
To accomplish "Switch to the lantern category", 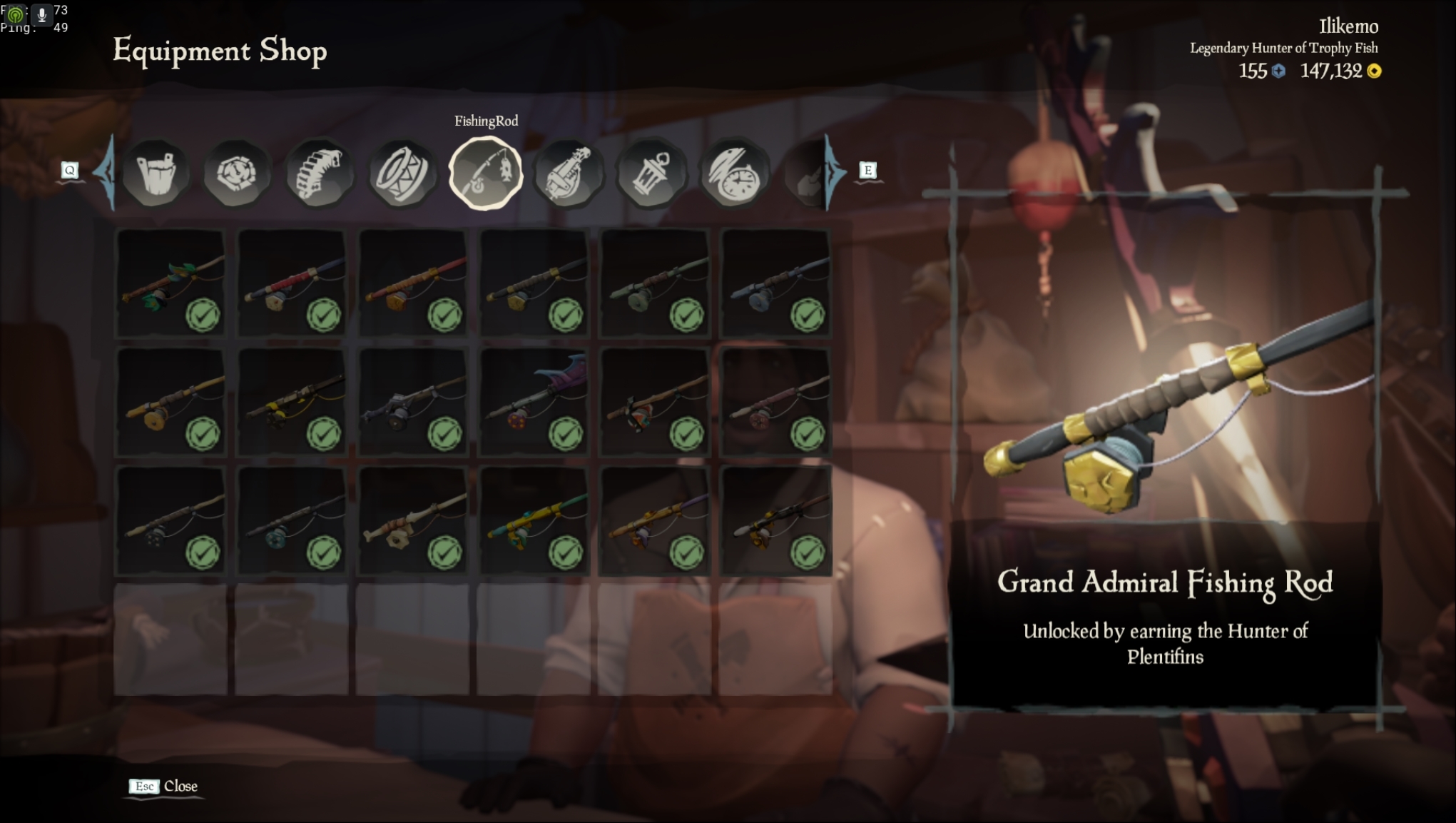I will click(x=651, y=173).
